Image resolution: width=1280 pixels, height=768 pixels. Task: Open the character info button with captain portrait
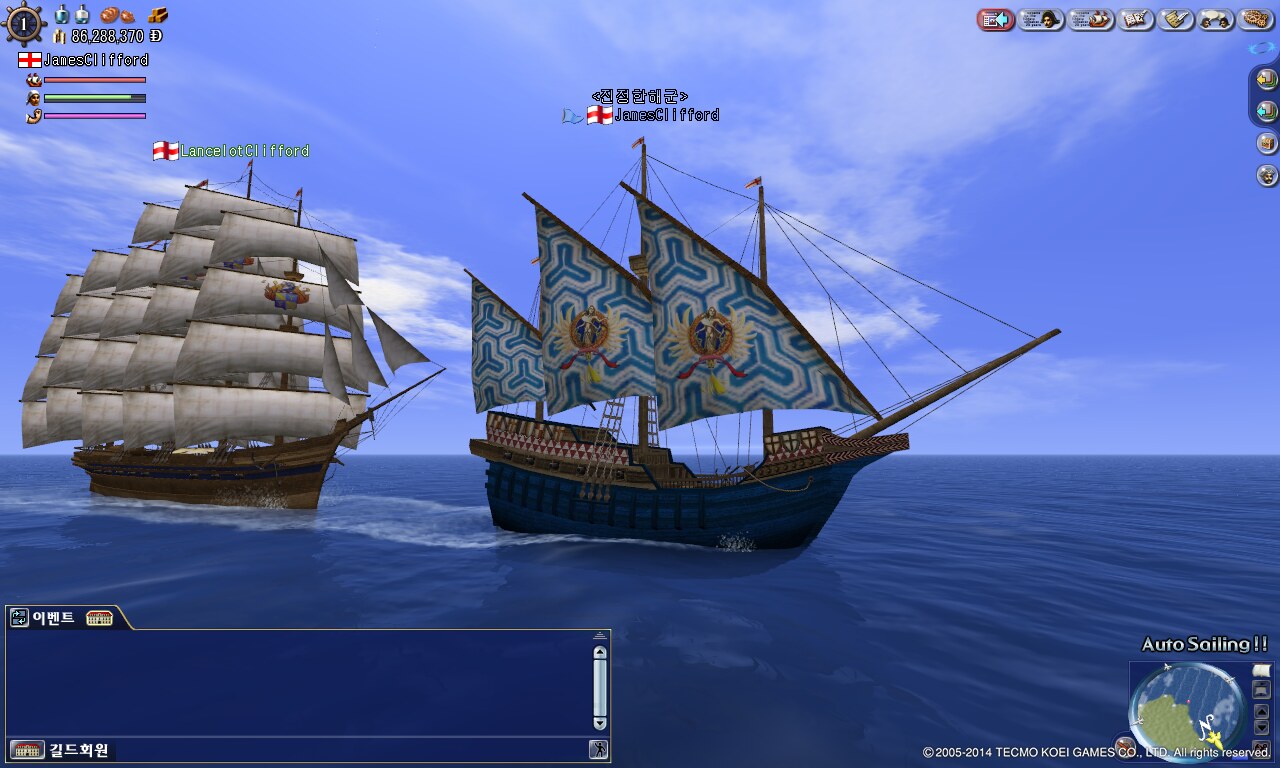1041,19
